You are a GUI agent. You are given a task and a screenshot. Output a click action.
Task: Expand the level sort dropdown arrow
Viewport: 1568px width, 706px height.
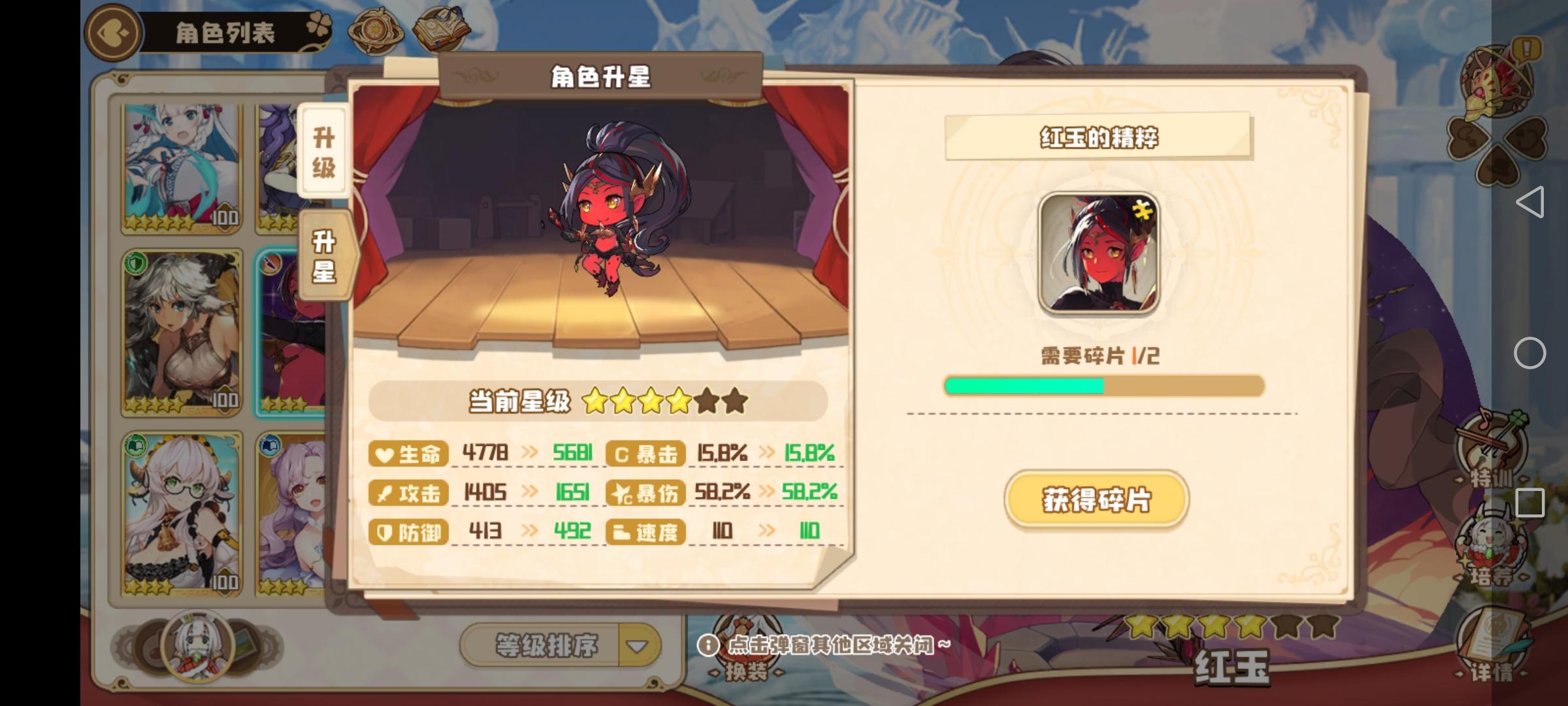click(637, 644)
